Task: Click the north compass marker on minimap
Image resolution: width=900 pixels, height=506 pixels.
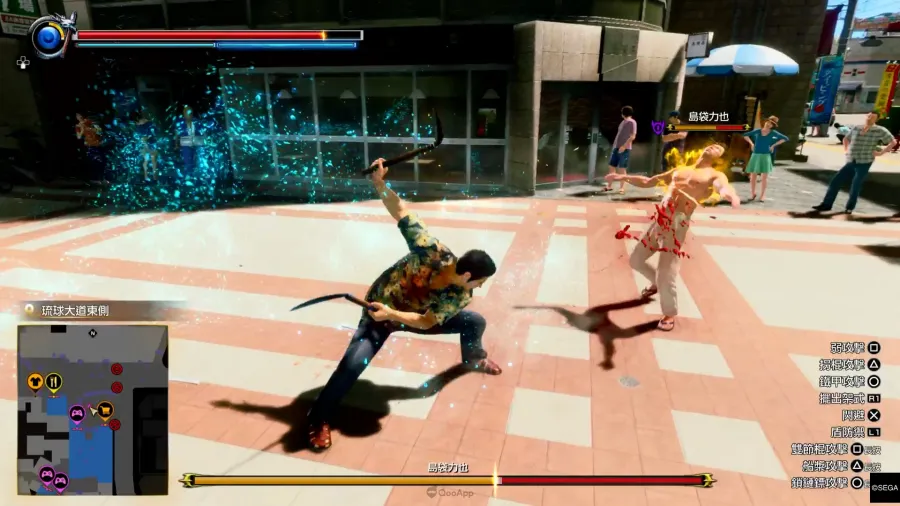Action: [92, 332]
